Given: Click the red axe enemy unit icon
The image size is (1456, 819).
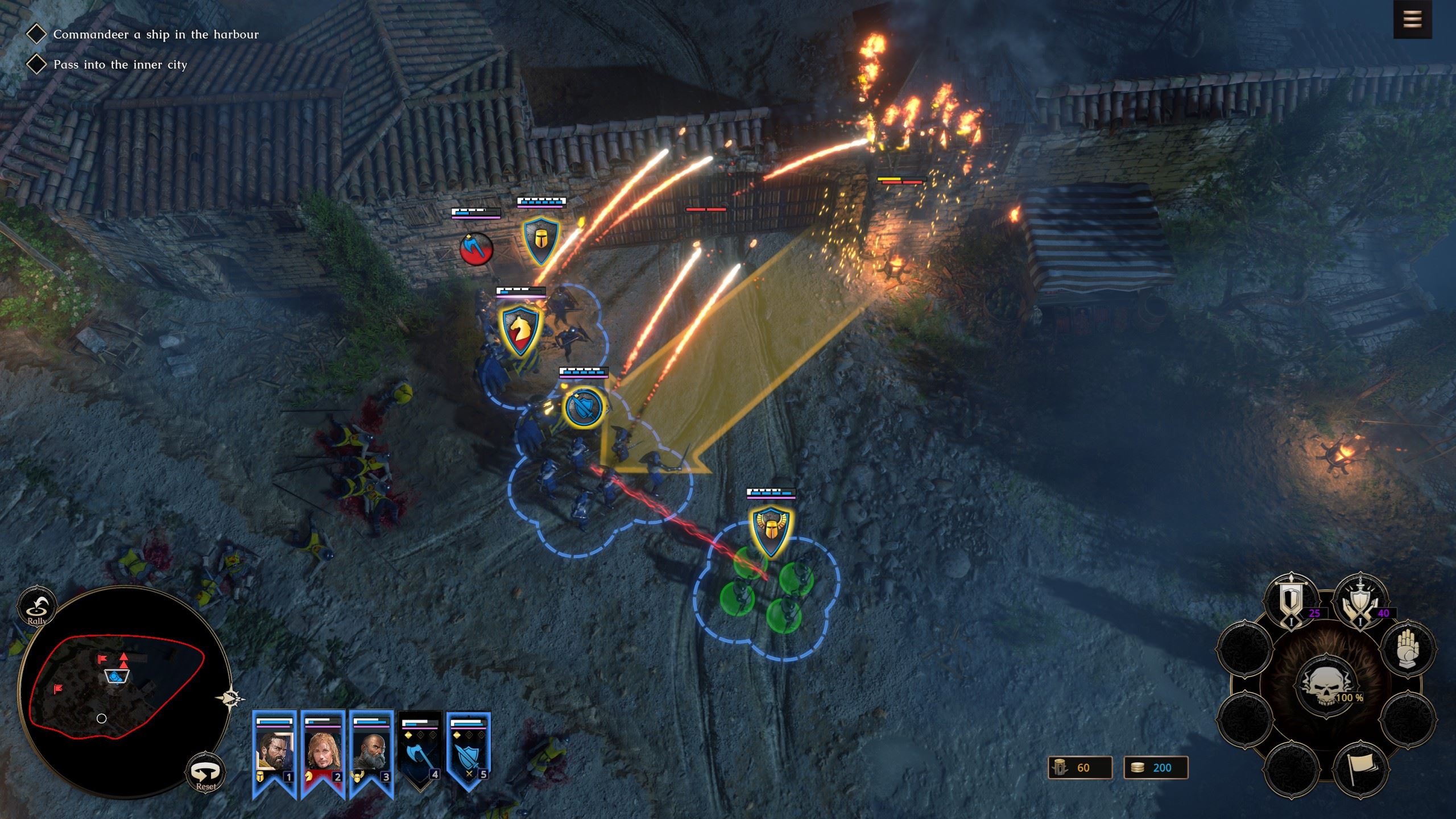Looking at the screenshot, I should pos(477,249).
